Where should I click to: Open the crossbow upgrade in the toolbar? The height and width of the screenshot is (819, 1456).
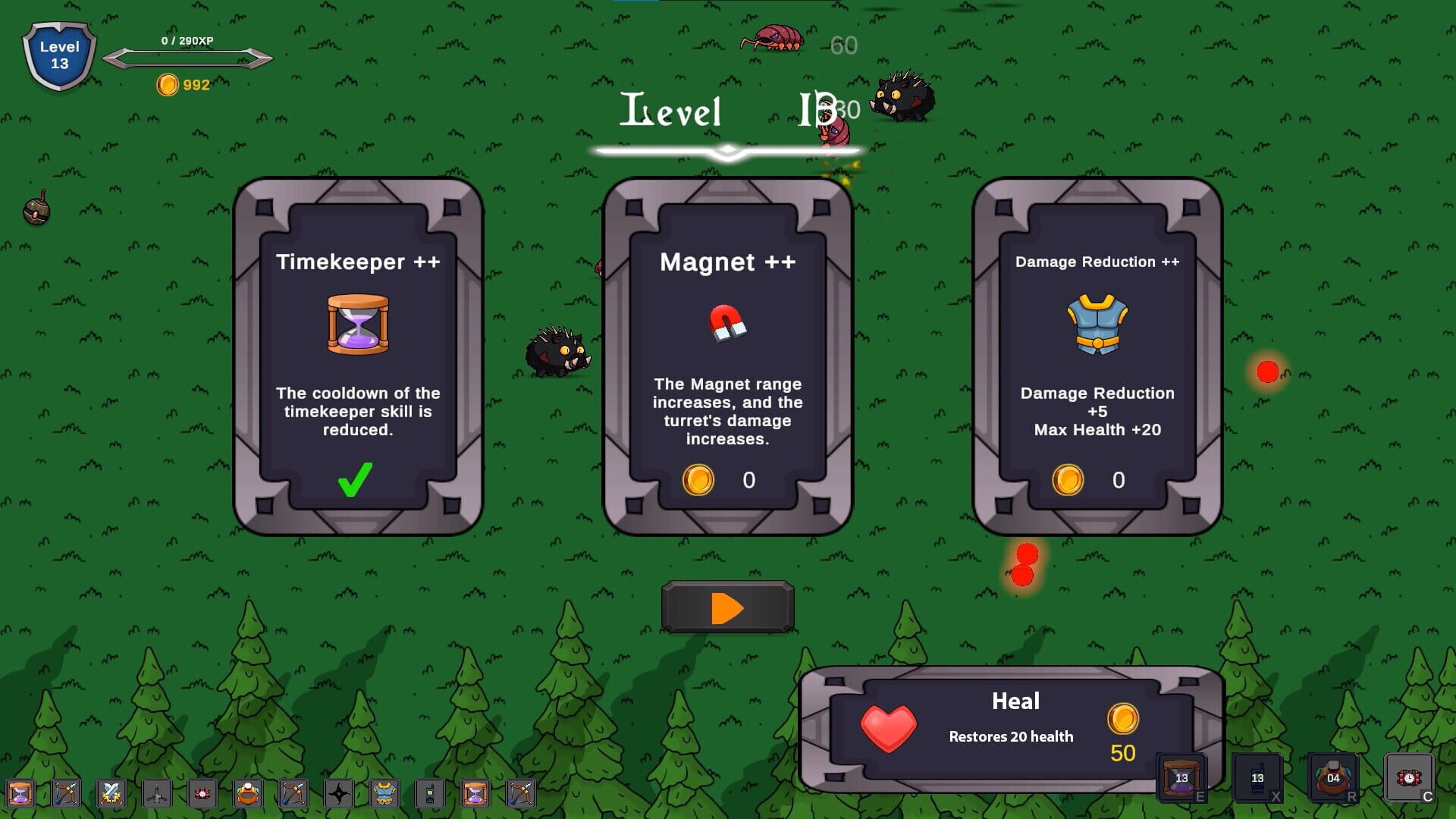click(66, 794)
